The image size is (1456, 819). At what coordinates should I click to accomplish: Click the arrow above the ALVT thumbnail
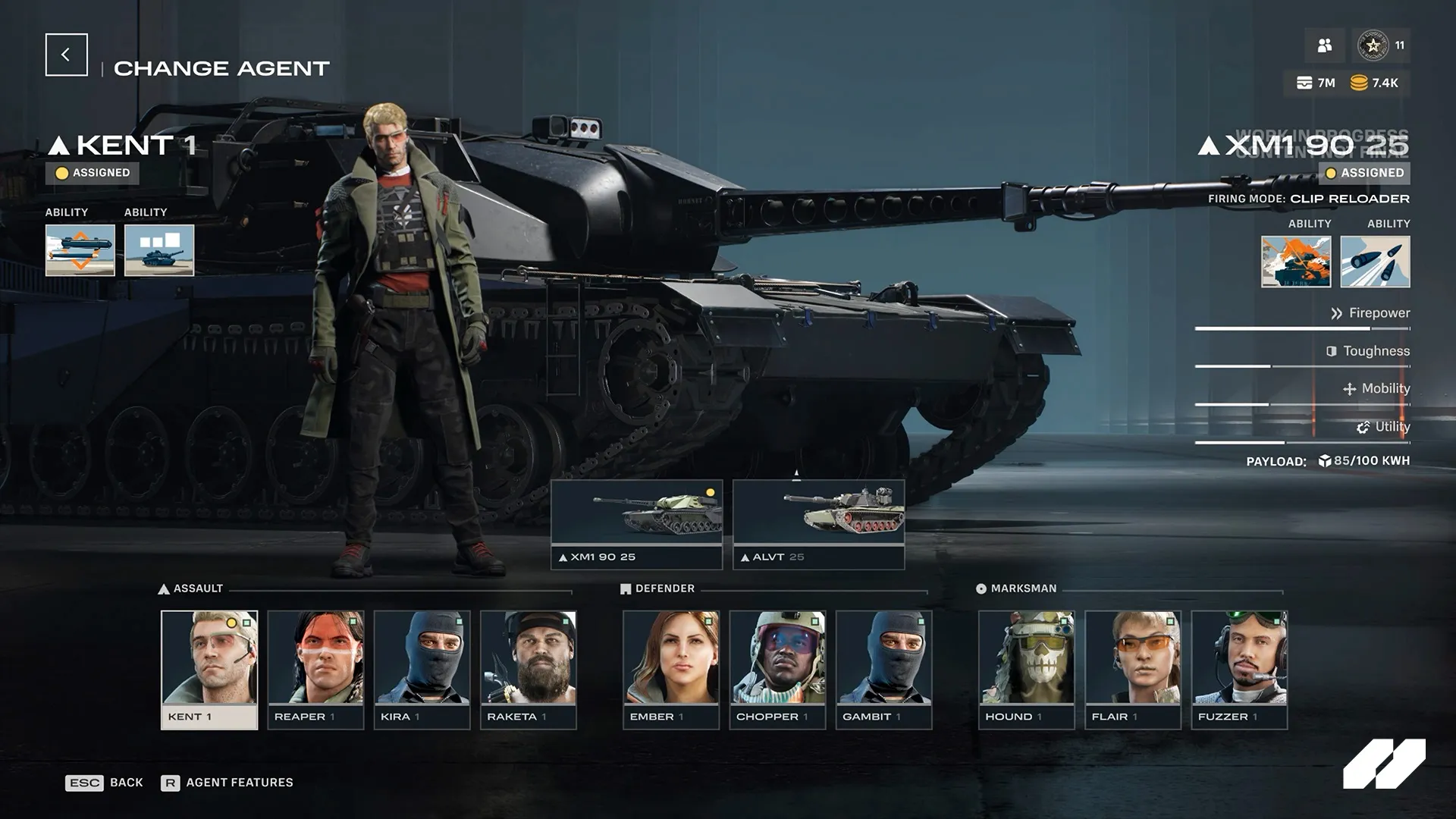point(796,474)
